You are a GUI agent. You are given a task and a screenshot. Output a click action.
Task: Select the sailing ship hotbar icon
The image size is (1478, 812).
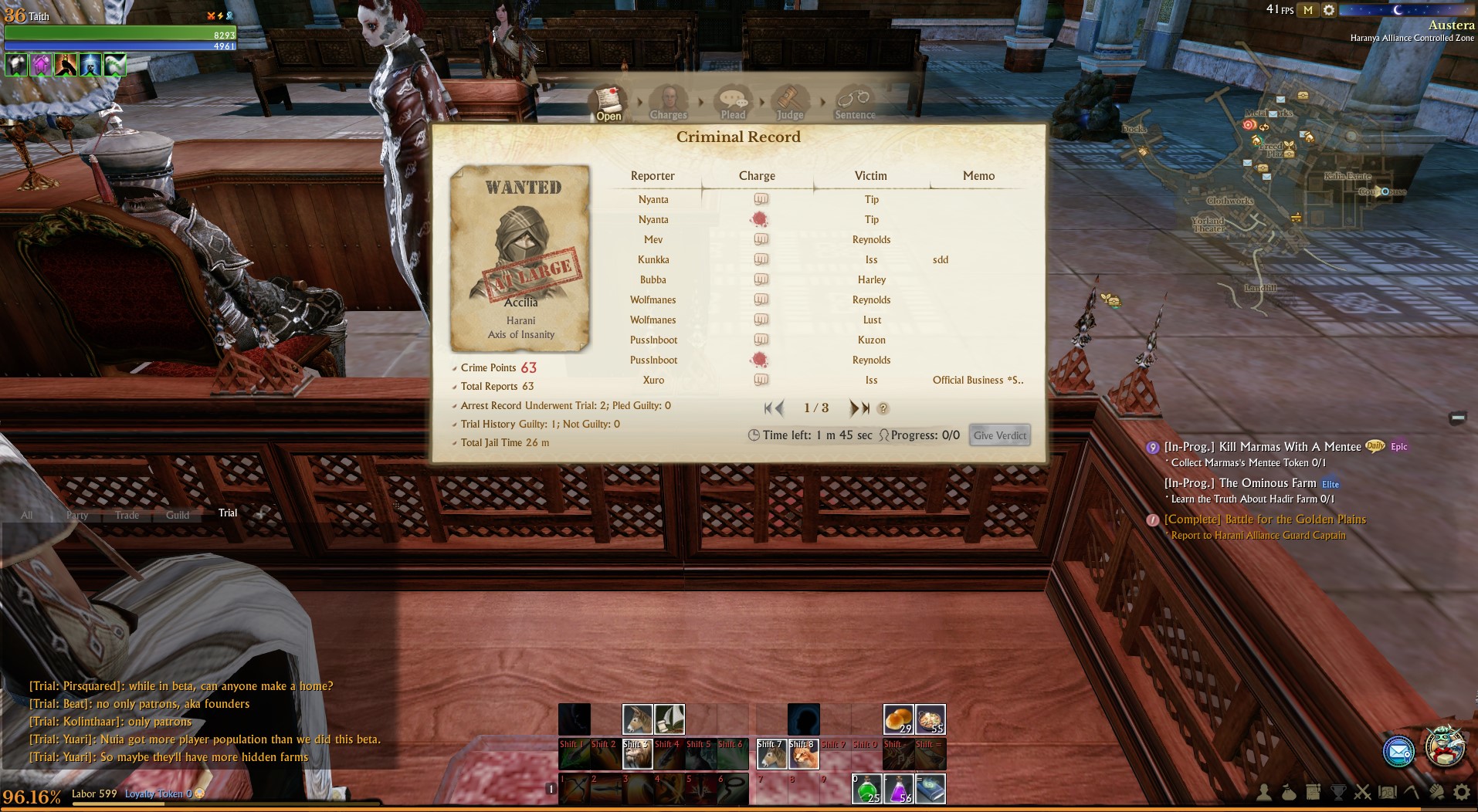(x=670, y=719)
